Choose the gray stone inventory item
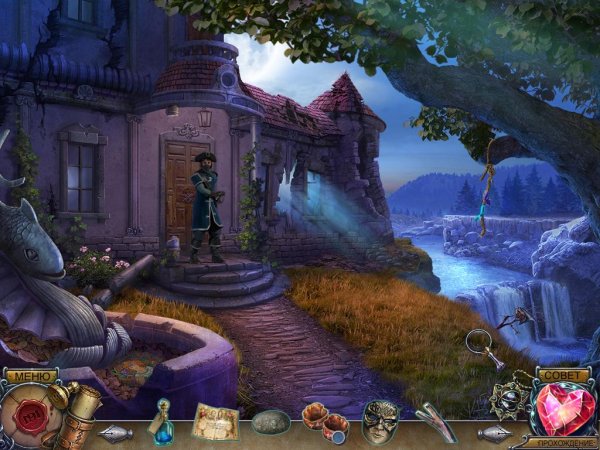The height and width of the screenshot is (450, 600). coord(270,422)
